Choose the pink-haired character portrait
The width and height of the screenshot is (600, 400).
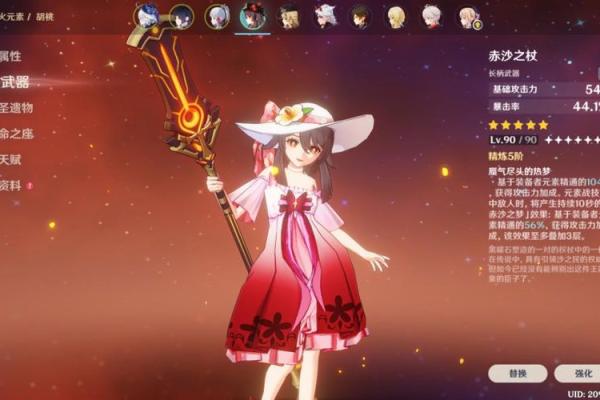468,16
